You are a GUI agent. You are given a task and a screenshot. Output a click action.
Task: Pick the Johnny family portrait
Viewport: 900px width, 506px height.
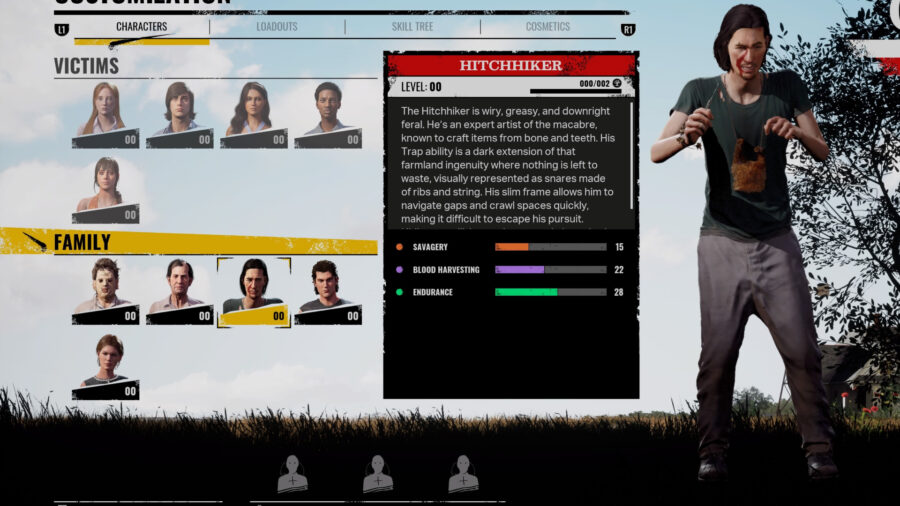pos(327,291)
